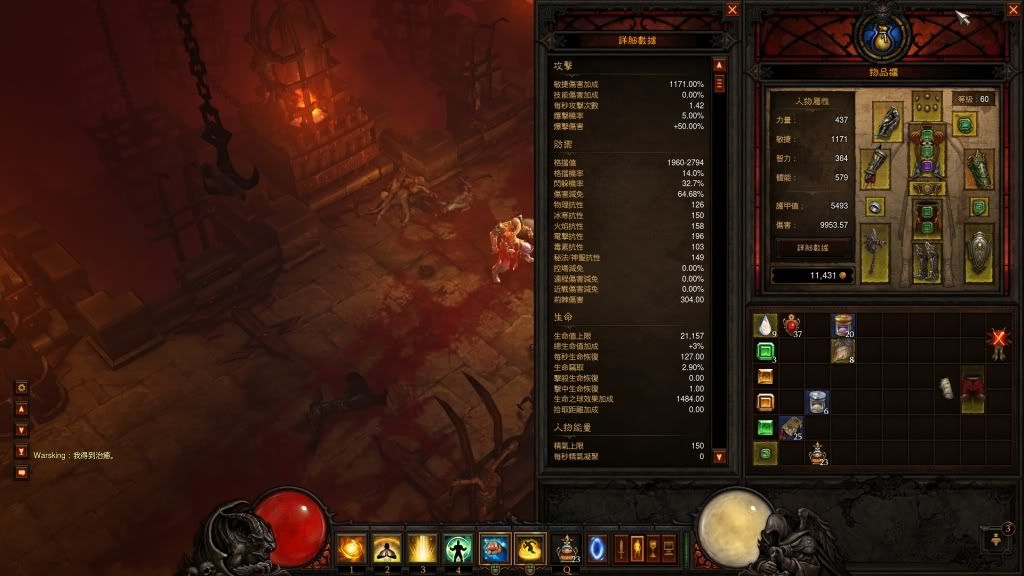
Task: Open the goblet icon menu button
Action: tap(653, 548)
